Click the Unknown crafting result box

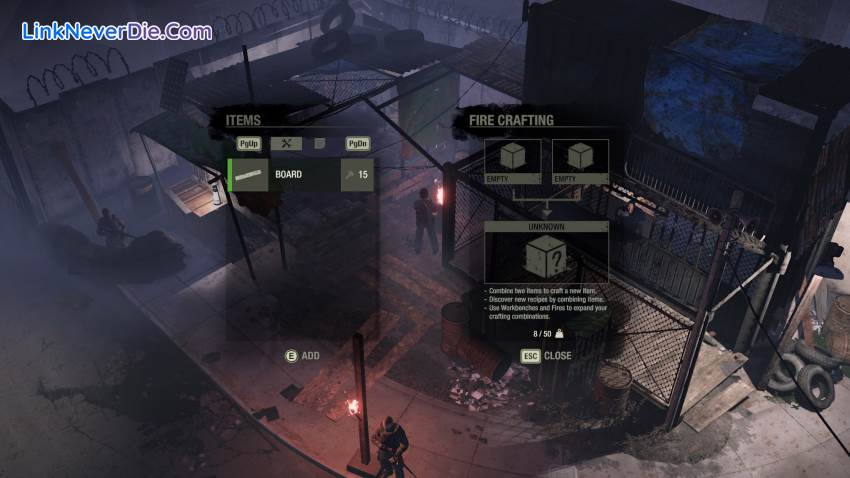click(546, 258)
